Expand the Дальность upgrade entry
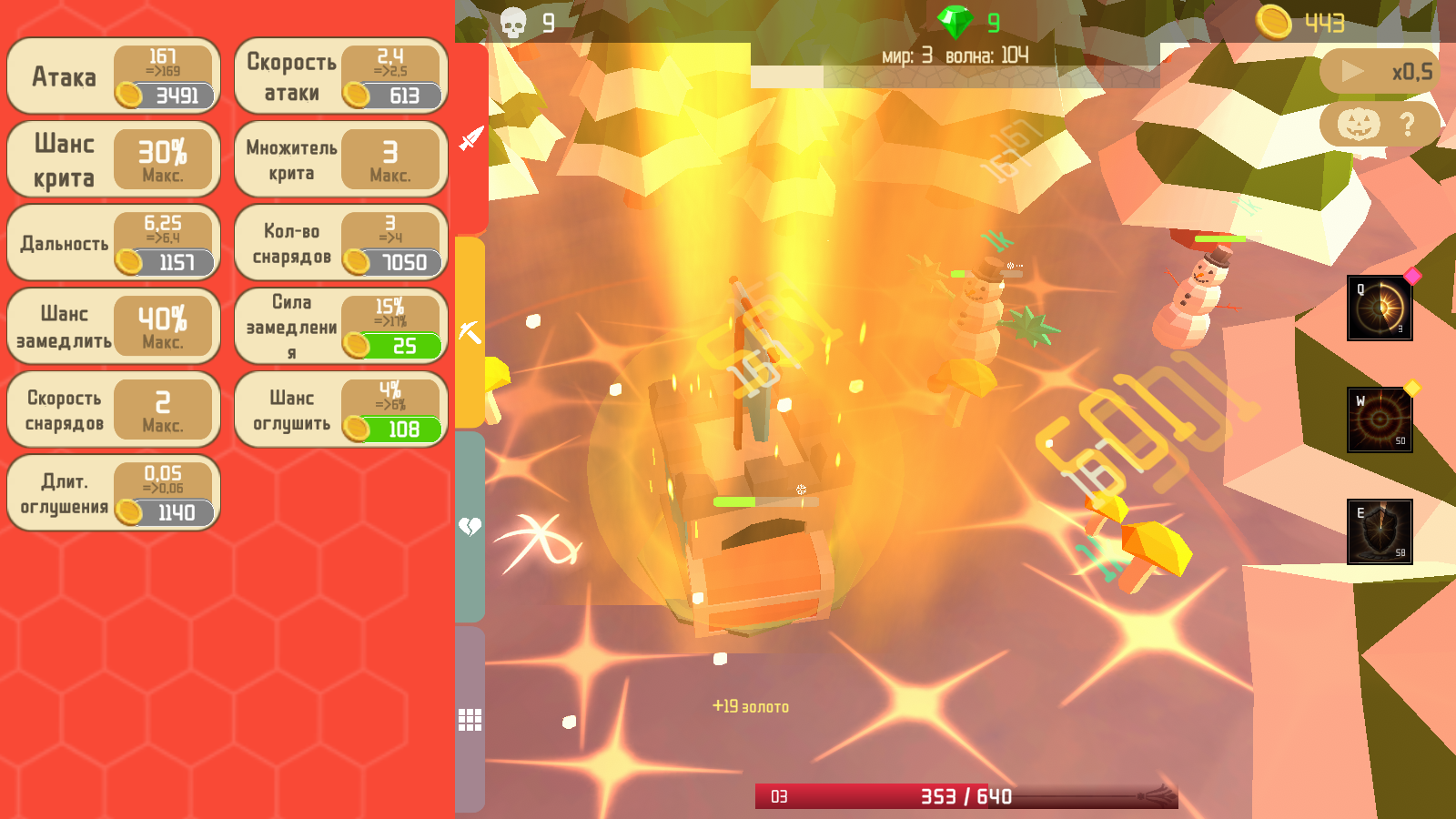 [x=113, y=243]
